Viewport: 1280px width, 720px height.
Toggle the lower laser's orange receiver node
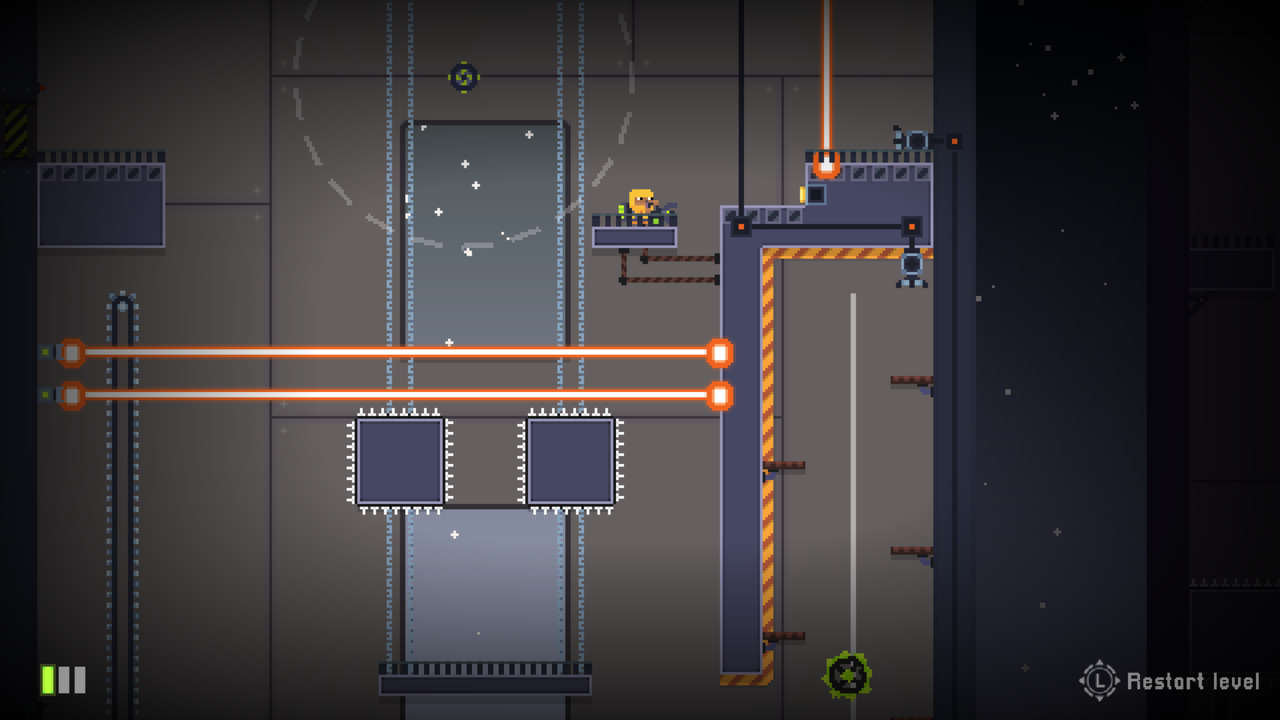(719, 396)
